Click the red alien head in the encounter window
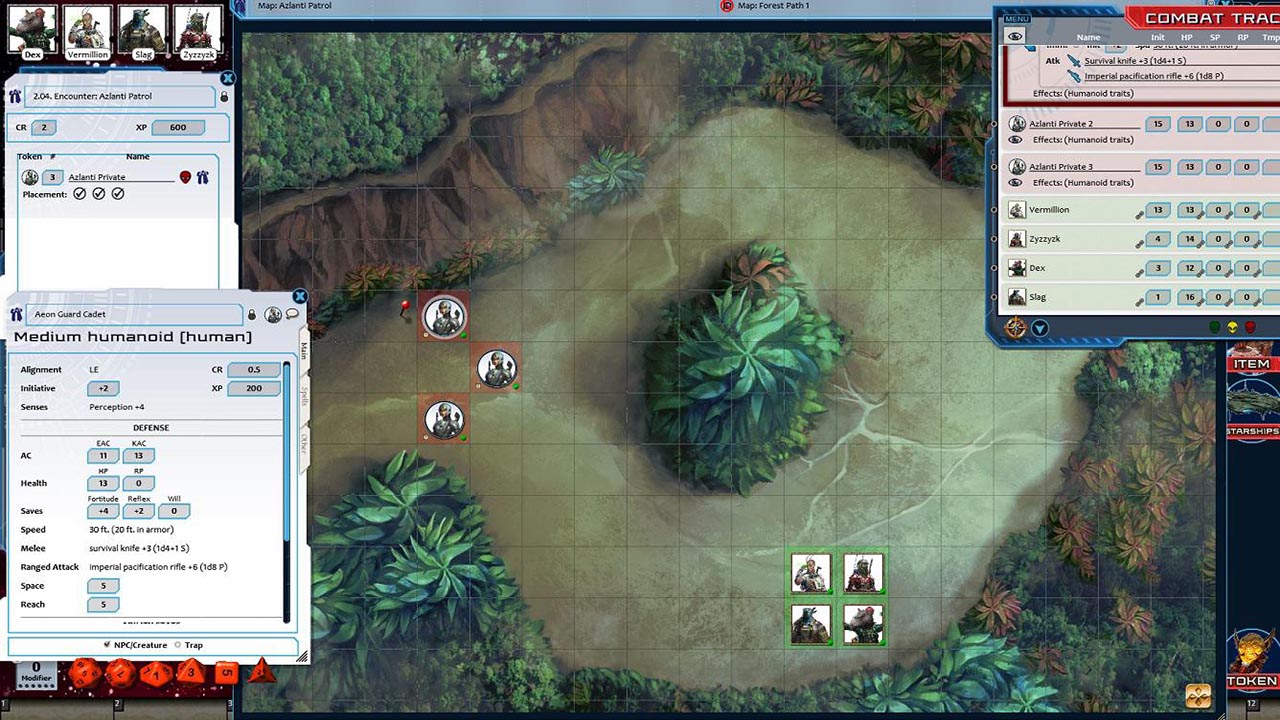Viewport: 1280px width, 720px height. pos(184,177)
